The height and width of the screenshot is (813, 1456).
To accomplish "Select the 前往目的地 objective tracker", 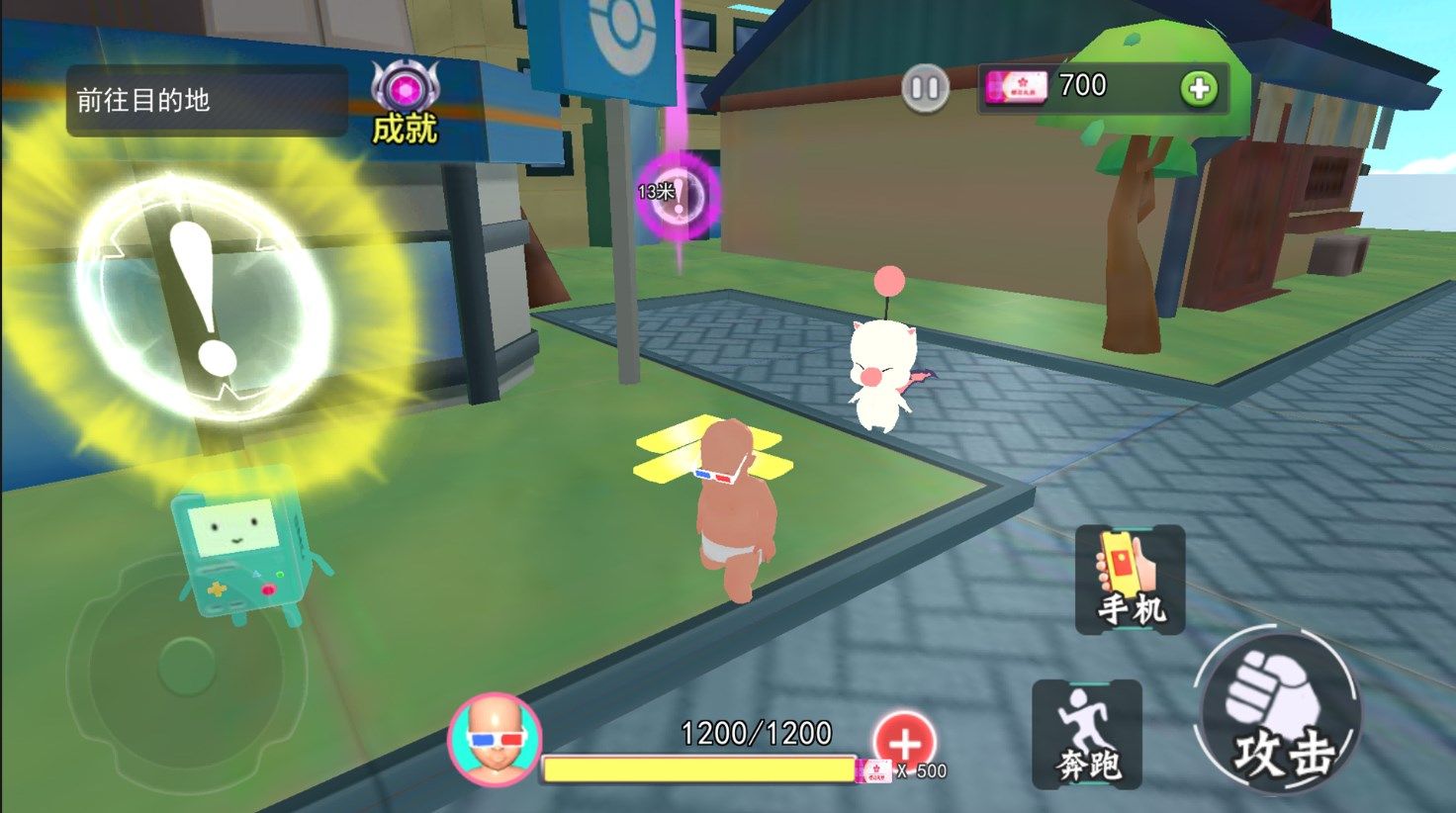I will point(207,101).
